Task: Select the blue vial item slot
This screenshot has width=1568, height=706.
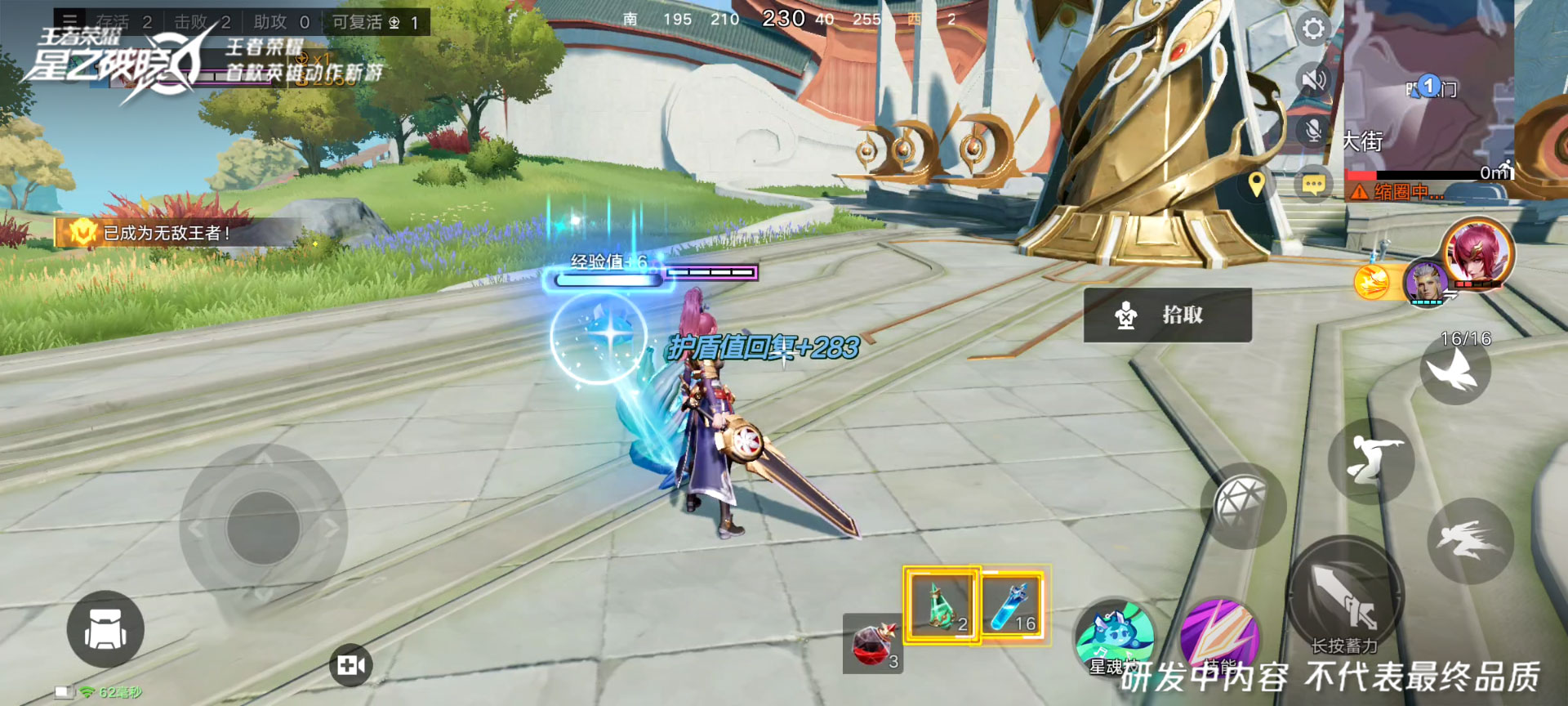Action: coord(1013,605)
